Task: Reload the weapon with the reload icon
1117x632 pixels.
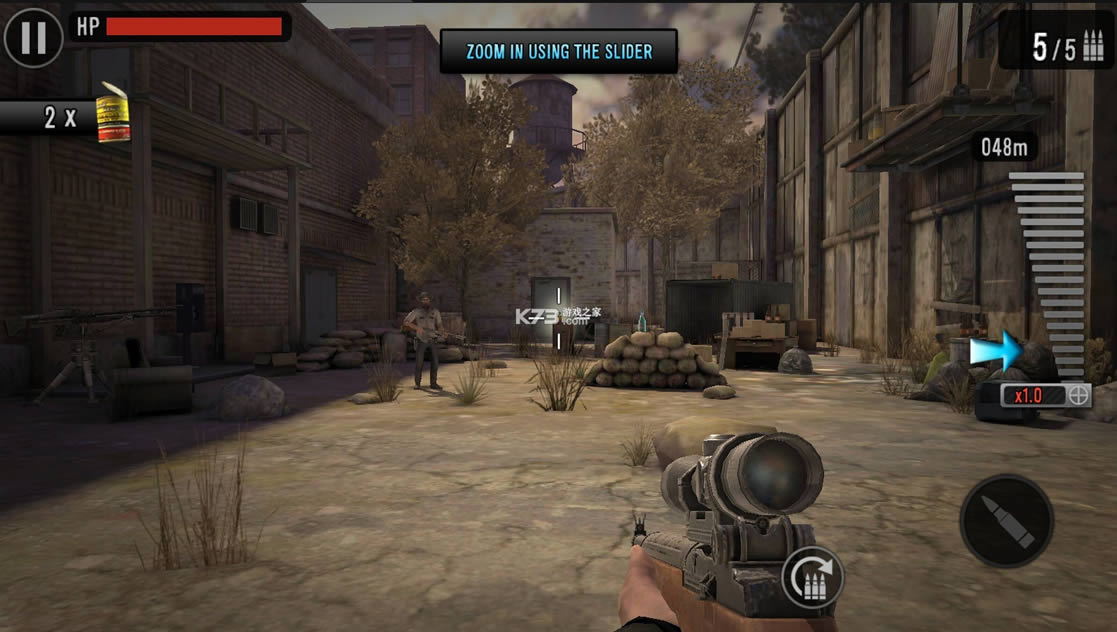Action: [x=812, y=577]
